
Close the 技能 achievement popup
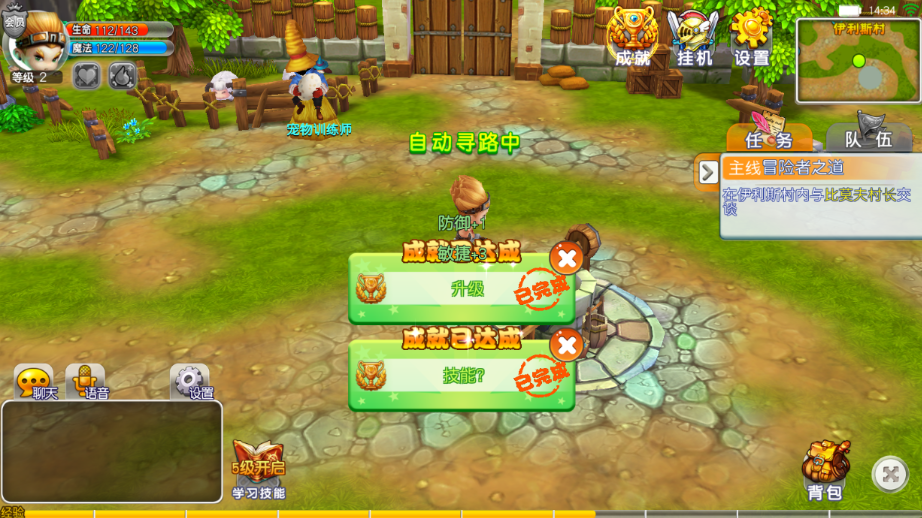567,346
